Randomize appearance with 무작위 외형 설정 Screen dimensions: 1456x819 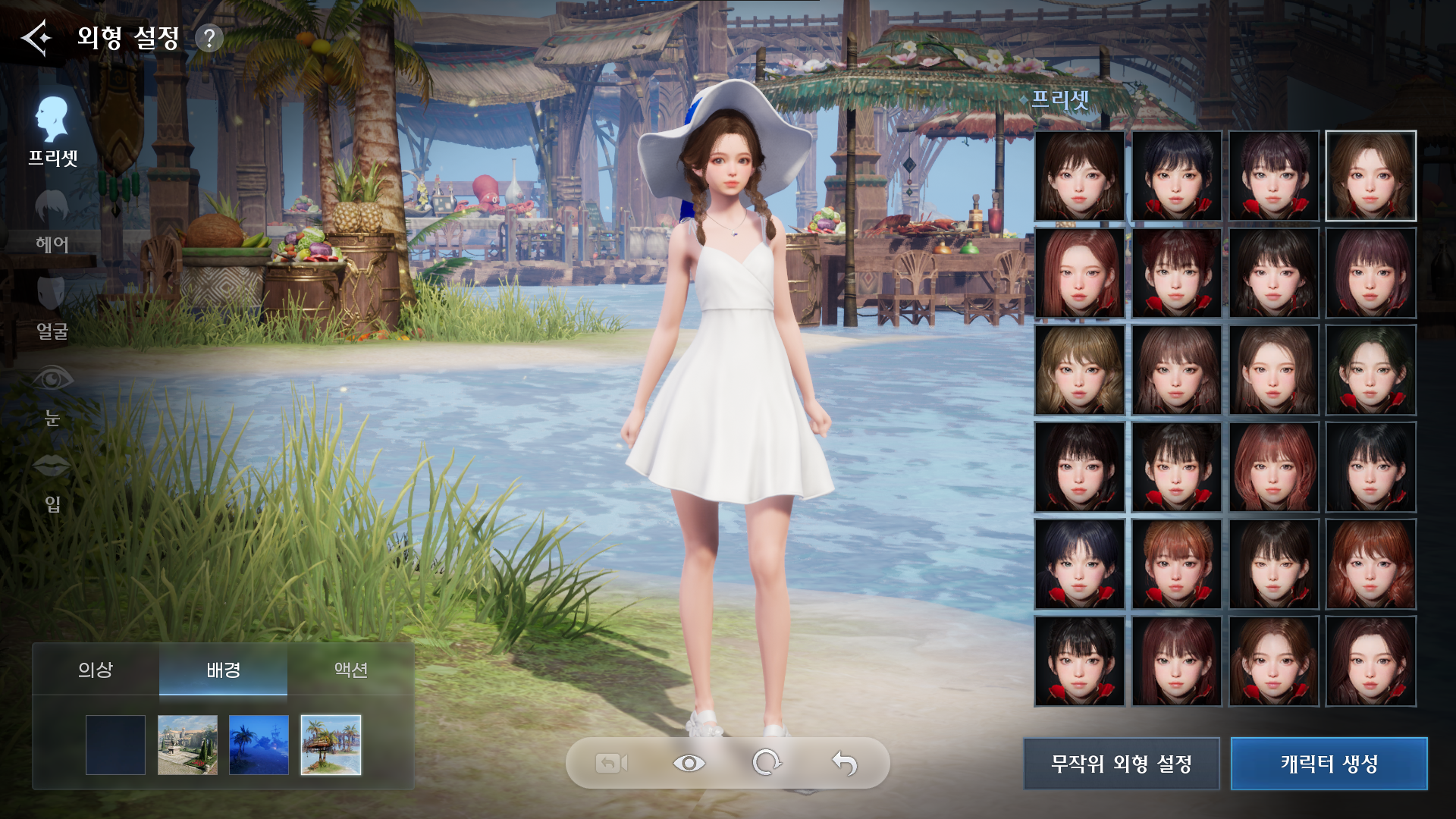[1121, 764]
